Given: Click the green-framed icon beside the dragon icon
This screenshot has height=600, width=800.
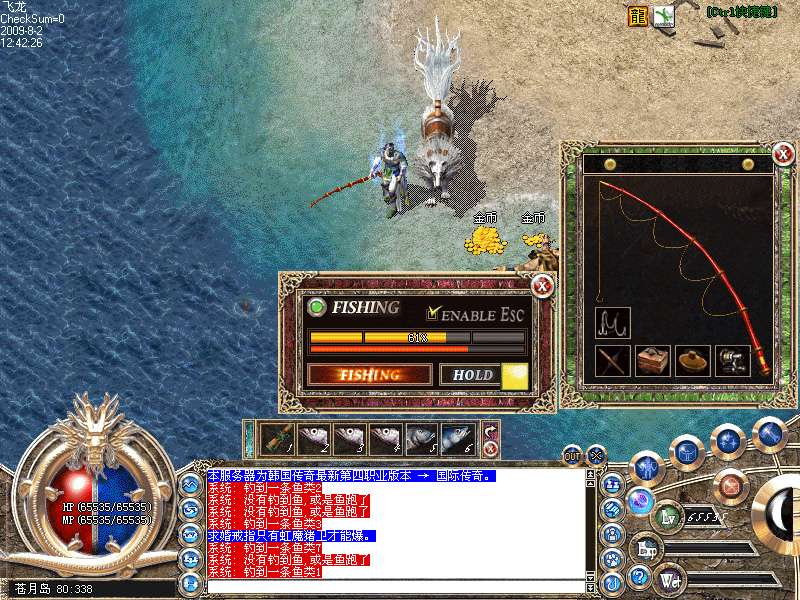Looking at the screenshot, I should tap(664, 15).
